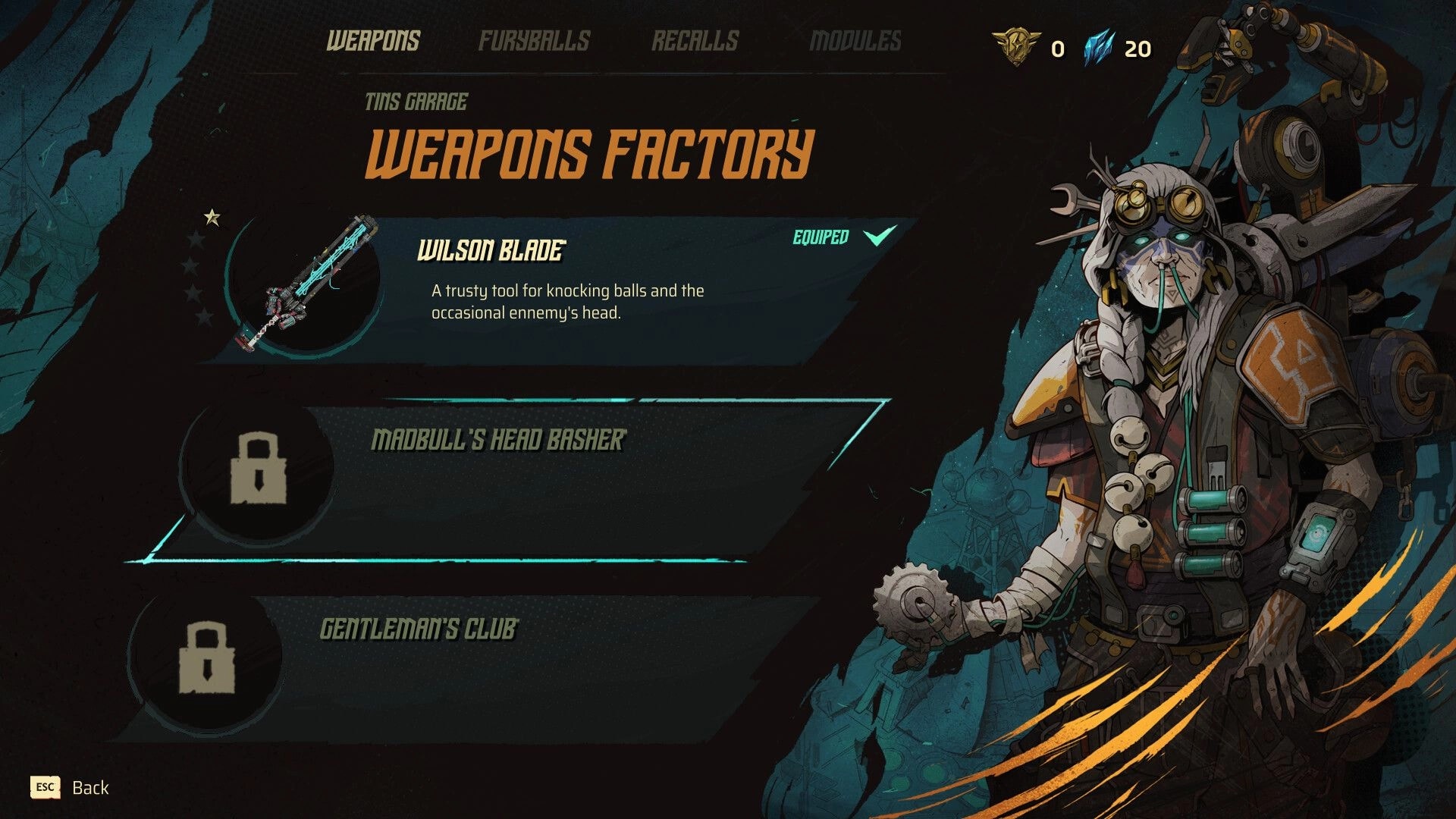Viewport: 1456px width, 819px height.
Task: Select the Recalls tab
Action: coord(695,42)
